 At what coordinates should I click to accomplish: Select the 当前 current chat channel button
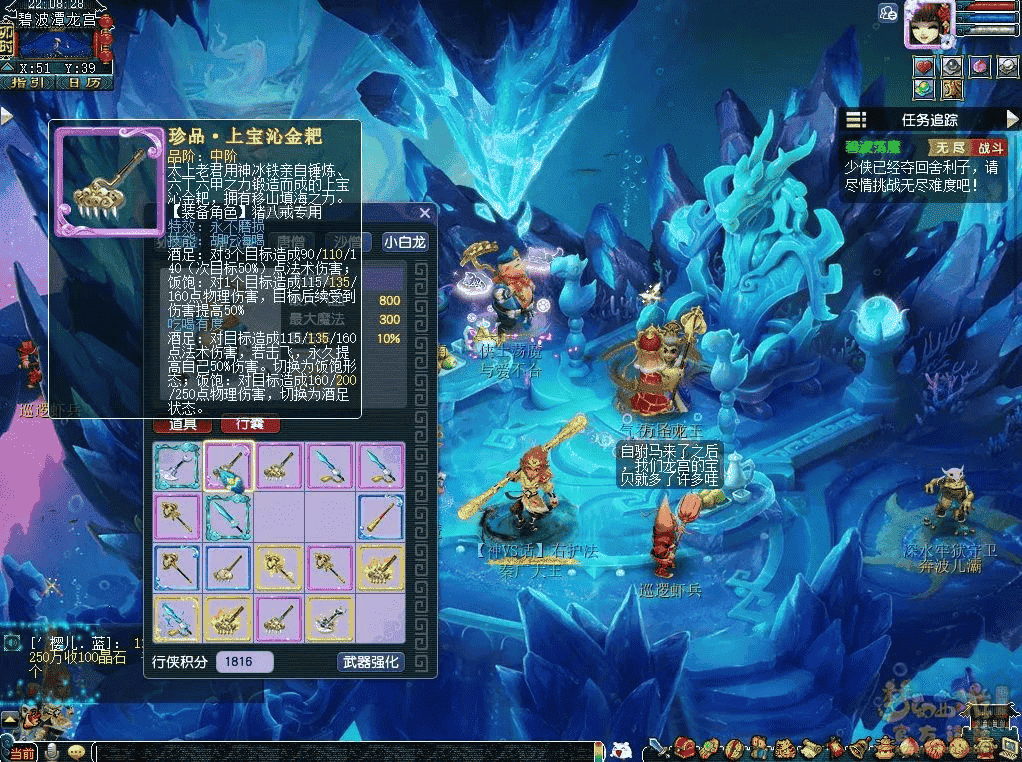pos(20,752)
